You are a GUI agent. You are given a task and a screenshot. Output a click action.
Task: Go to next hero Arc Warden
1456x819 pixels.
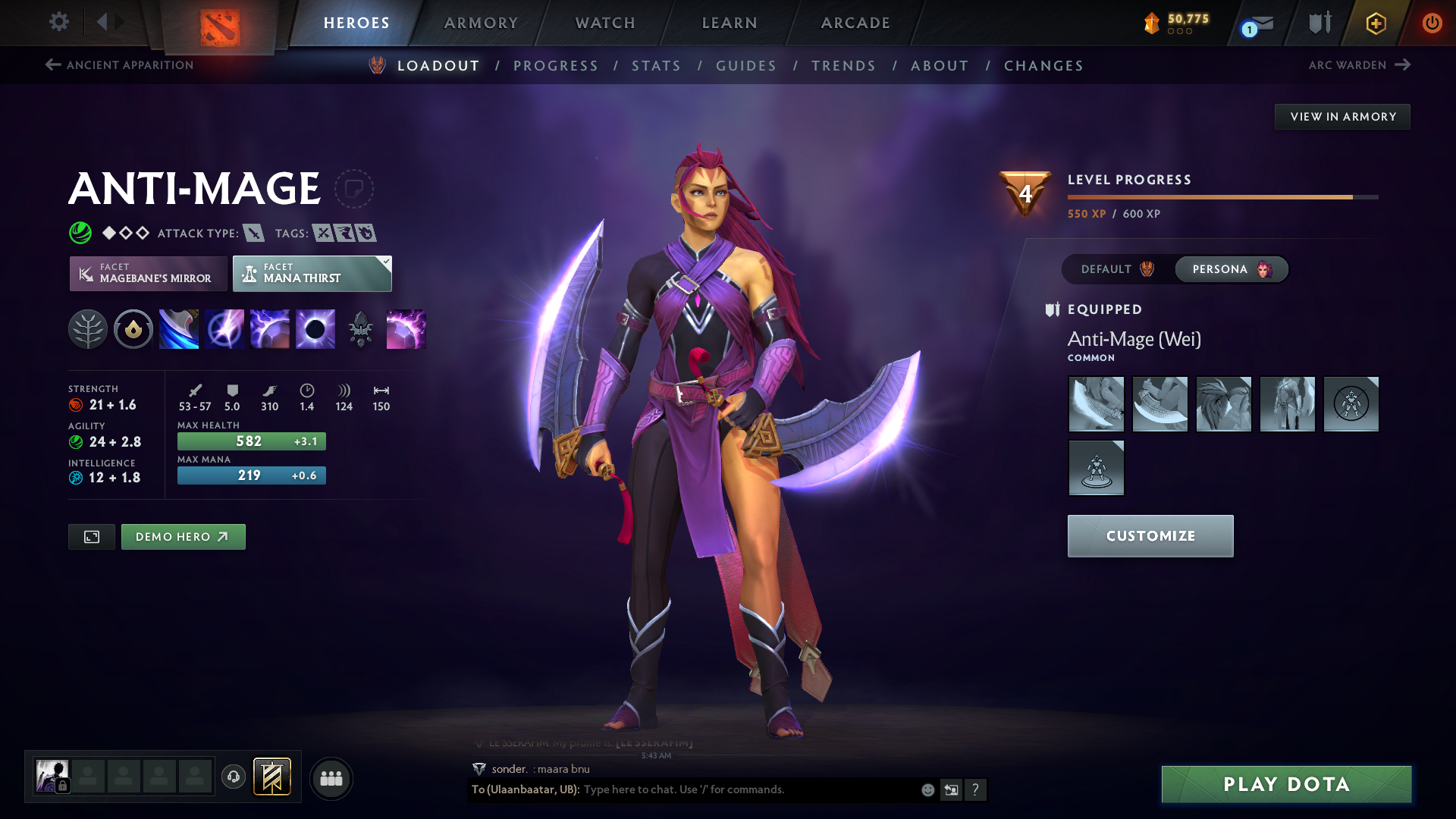pyautogui.click(x=1360, y=65)
